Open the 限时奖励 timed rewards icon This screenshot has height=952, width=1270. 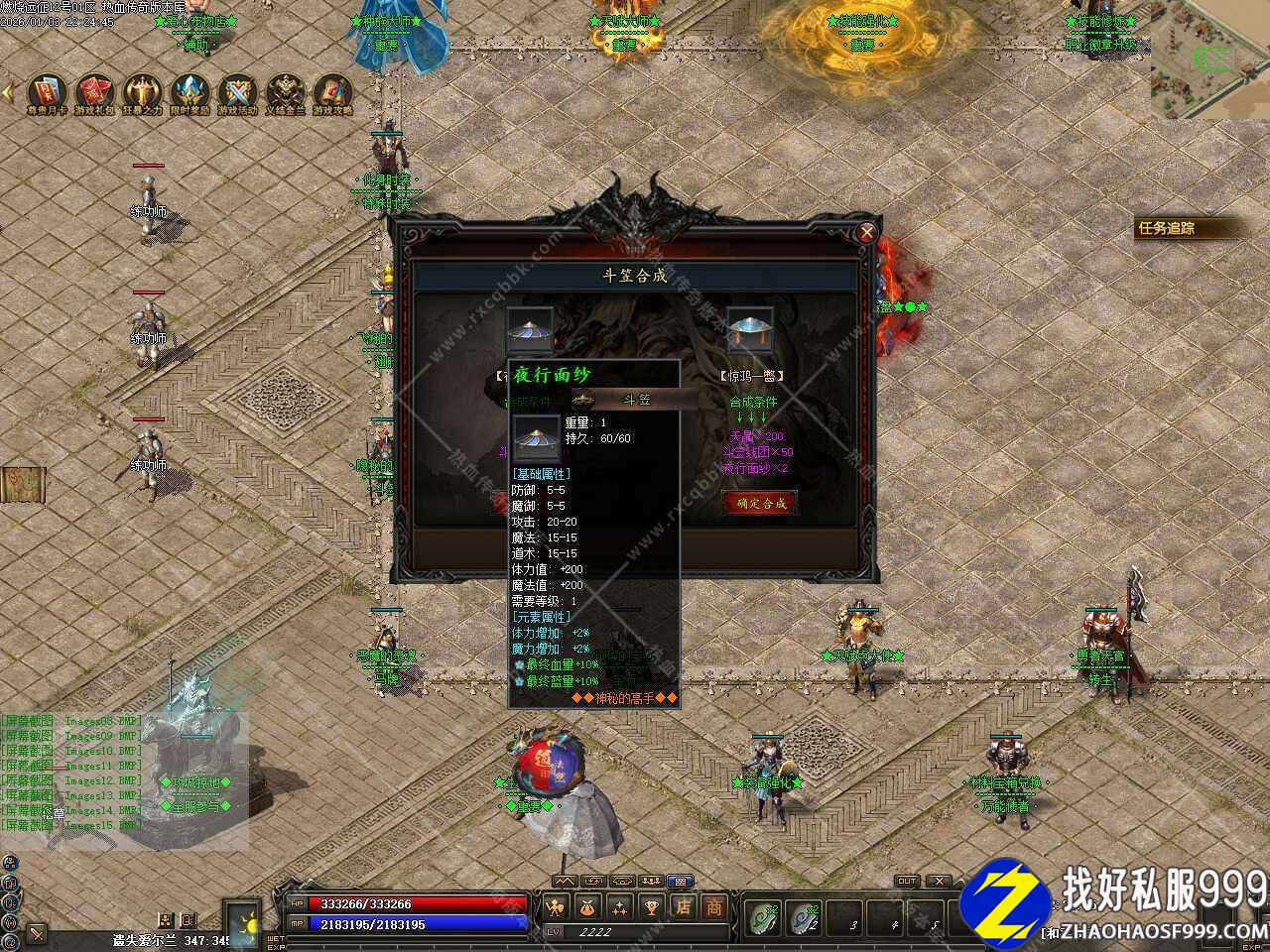click(190, 91)
